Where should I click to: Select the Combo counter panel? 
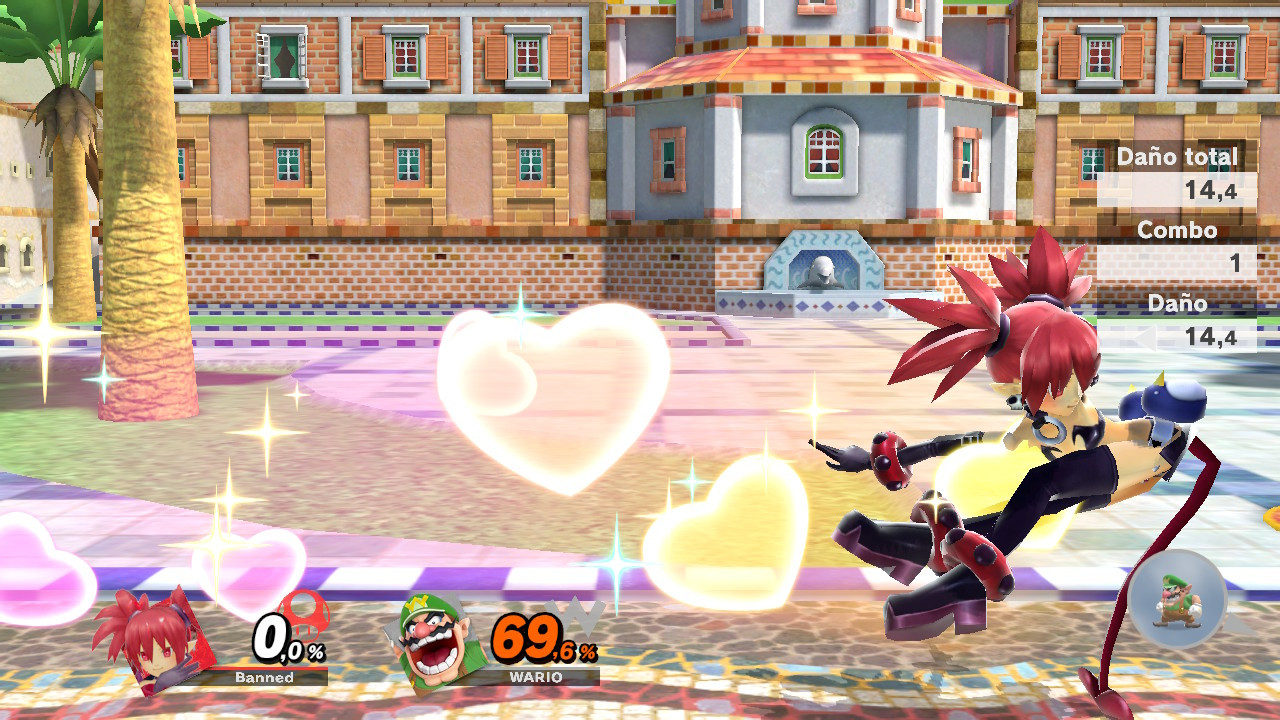point(1180,230)
